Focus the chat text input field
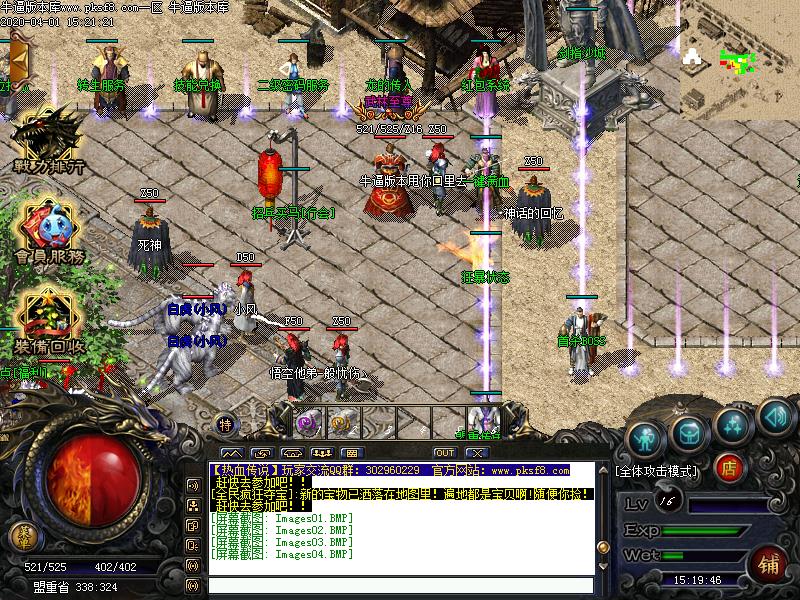 pos(400,586)
